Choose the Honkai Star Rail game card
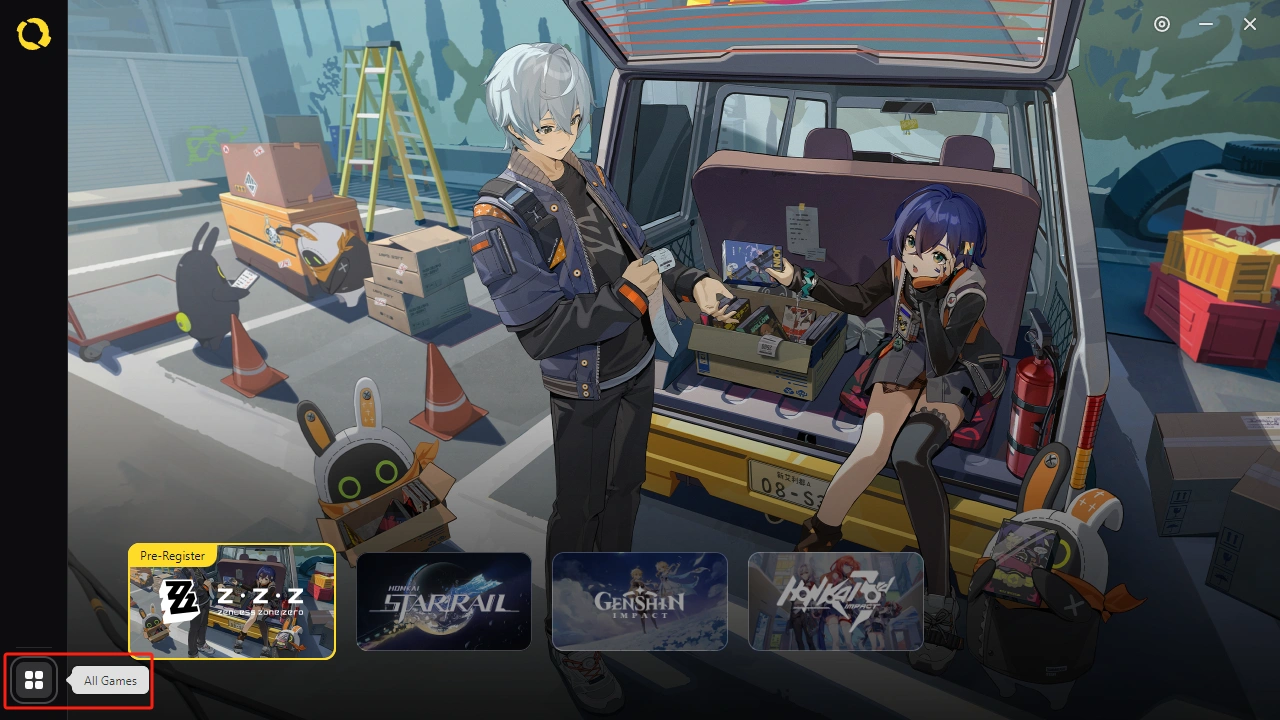Screen dimensions: 1280x720 point(444,602)
